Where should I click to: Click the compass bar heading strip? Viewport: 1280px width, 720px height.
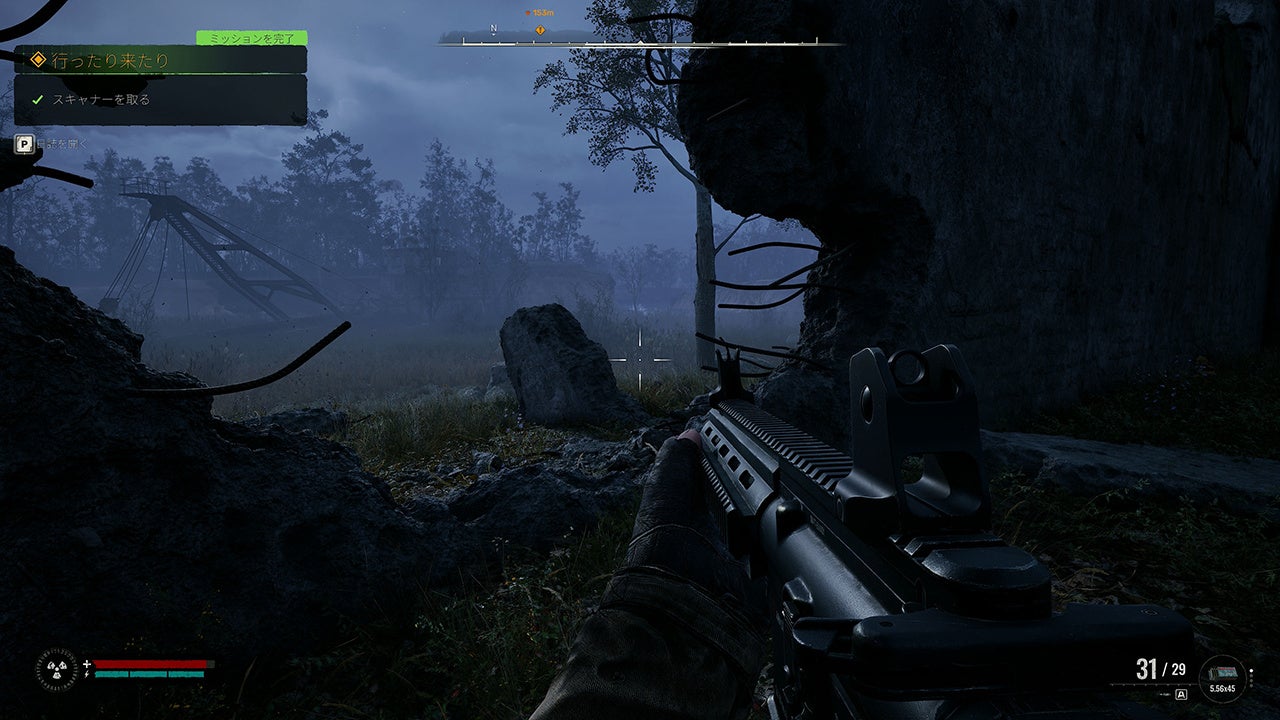pyautogui.click(x=640, y=42)
